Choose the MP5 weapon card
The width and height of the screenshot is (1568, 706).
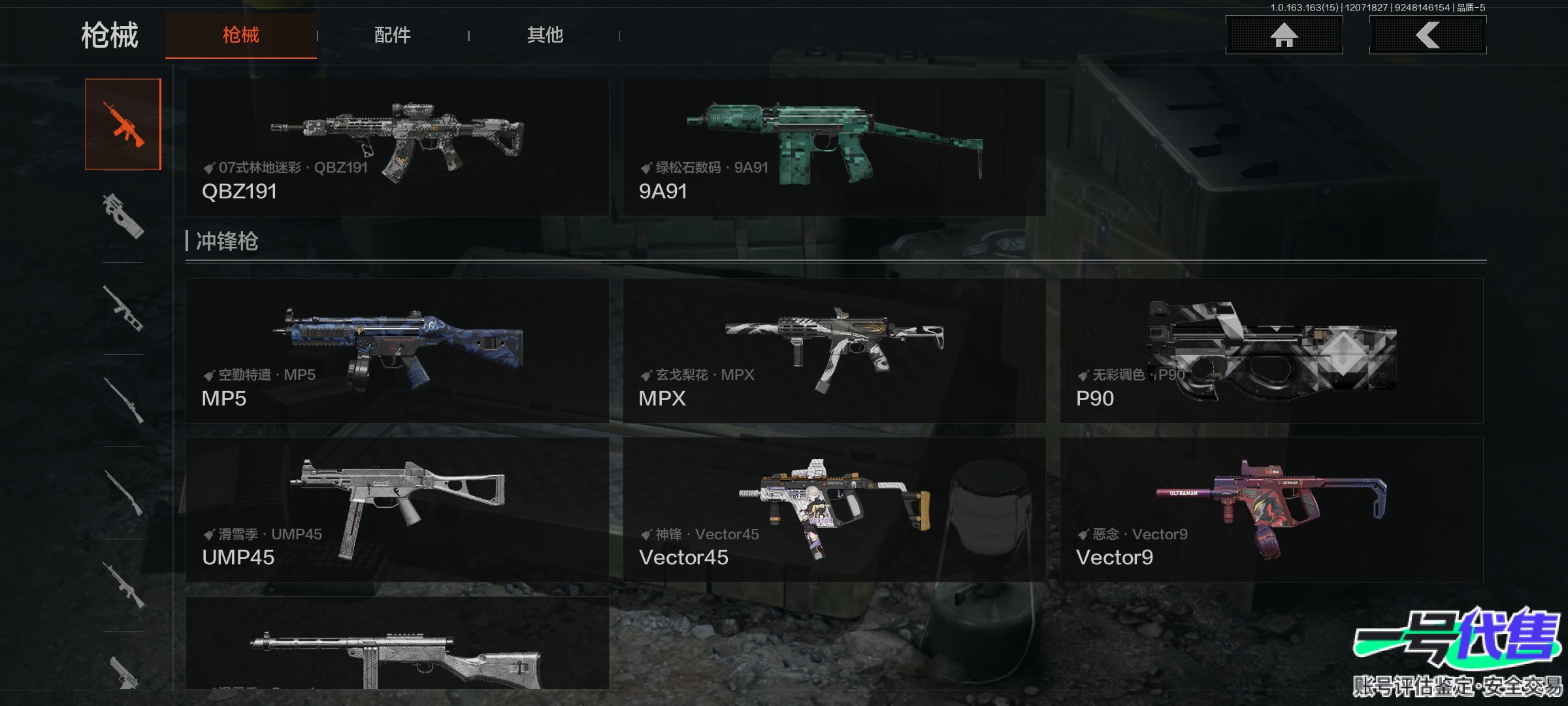tap(397, 350)
